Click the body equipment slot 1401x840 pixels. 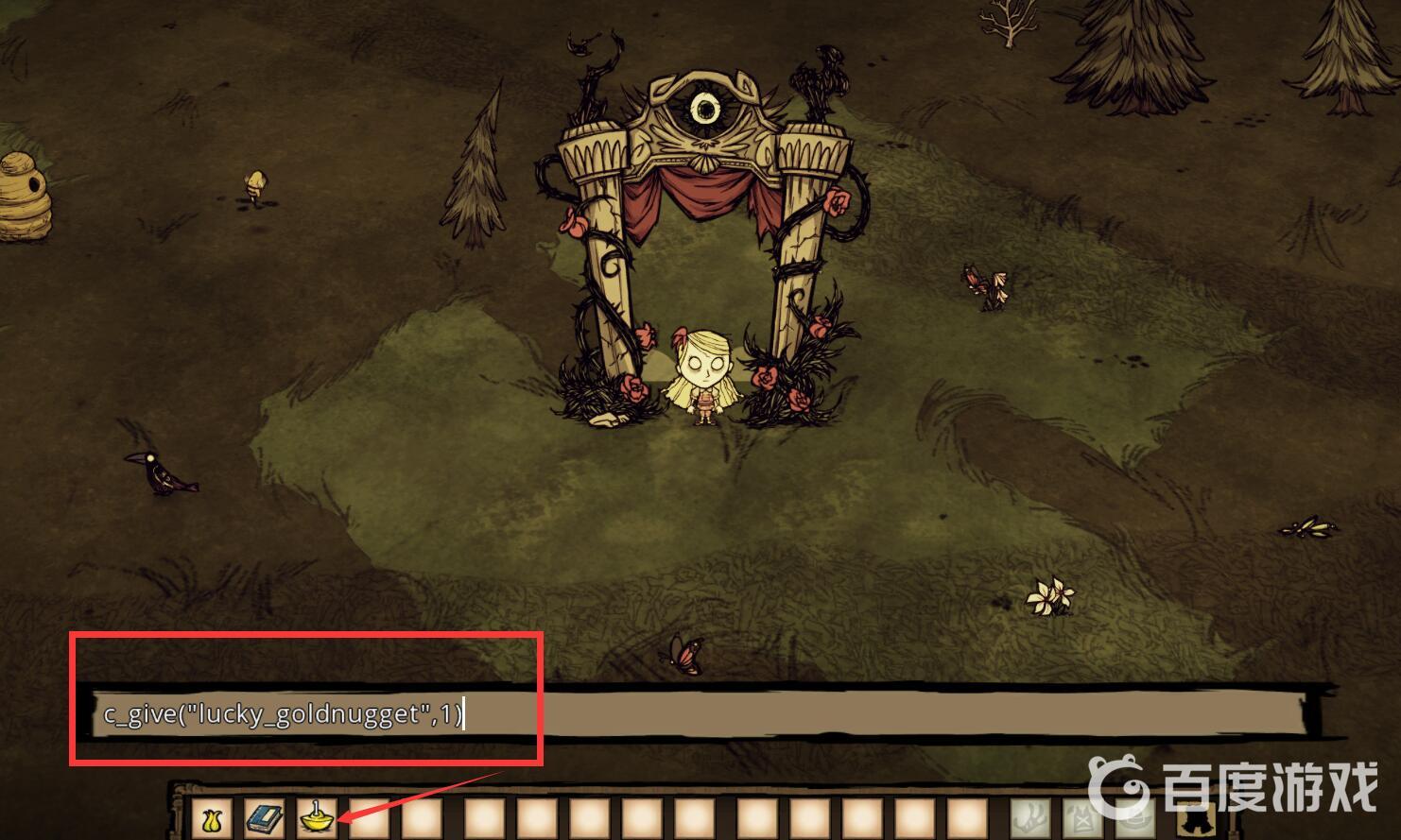[1081, 818]
